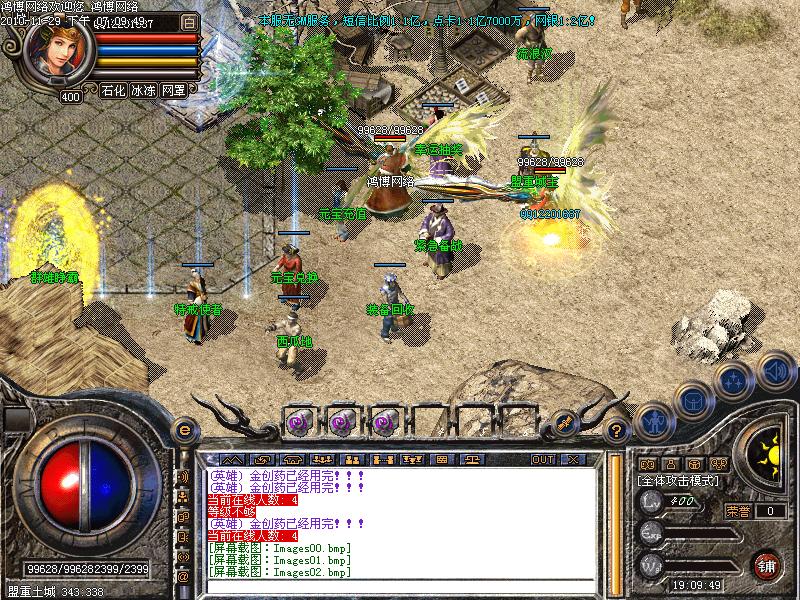Screen dimensions: 800x600
Task: Open the skills panel (sparkles icon)
Action: click(733, 379)
